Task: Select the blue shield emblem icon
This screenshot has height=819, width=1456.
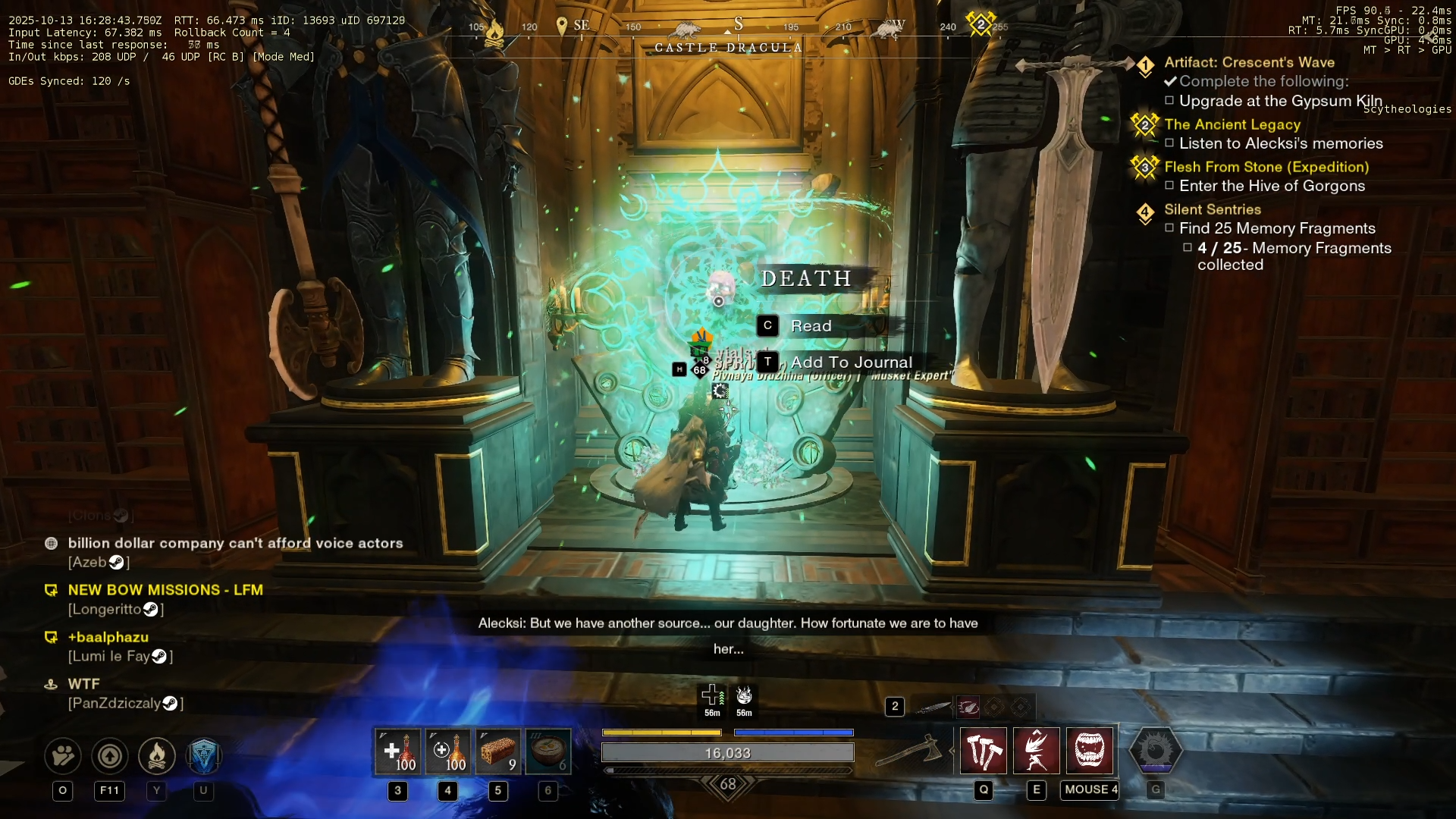Action: click(x=203, y=755)
